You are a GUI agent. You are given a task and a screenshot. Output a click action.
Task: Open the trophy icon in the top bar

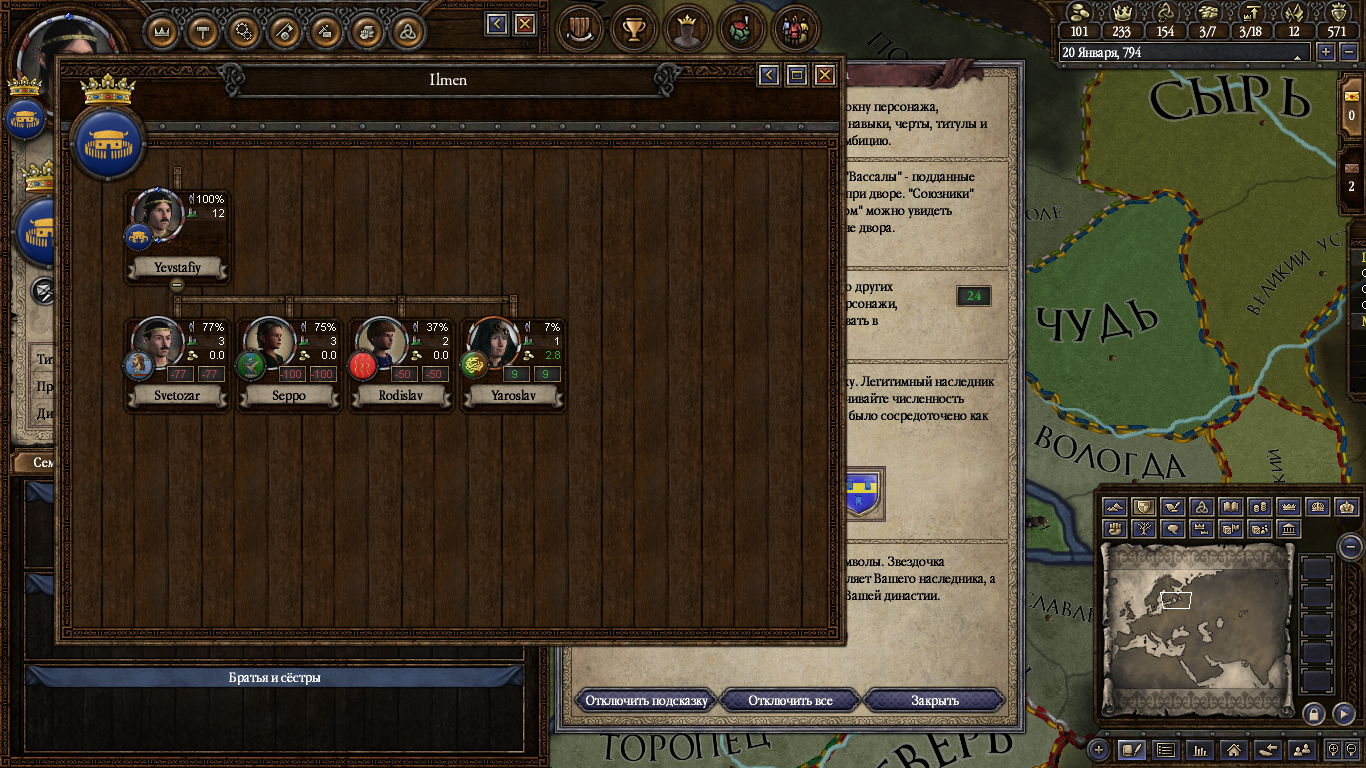coord(633,28)
